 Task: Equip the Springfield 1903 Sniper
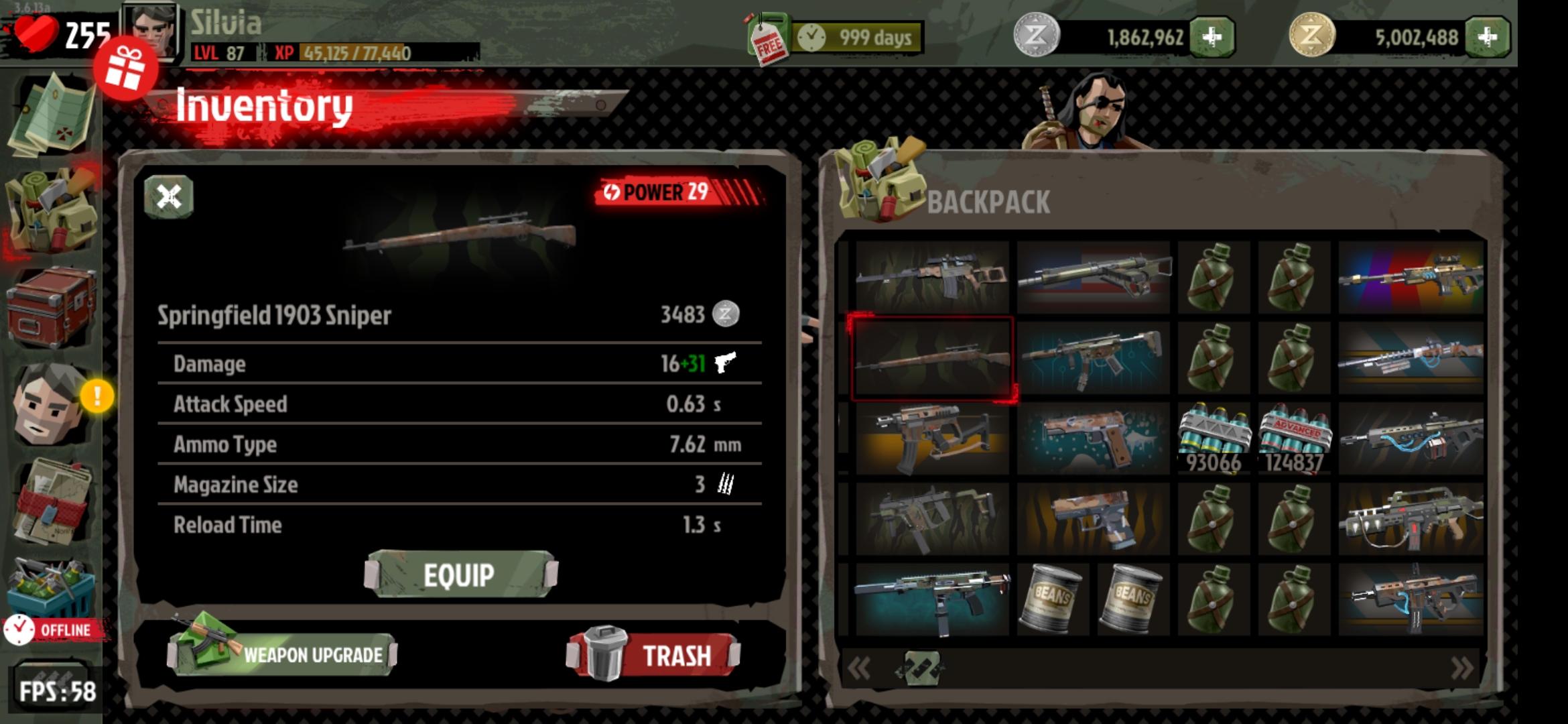point(460,575)
